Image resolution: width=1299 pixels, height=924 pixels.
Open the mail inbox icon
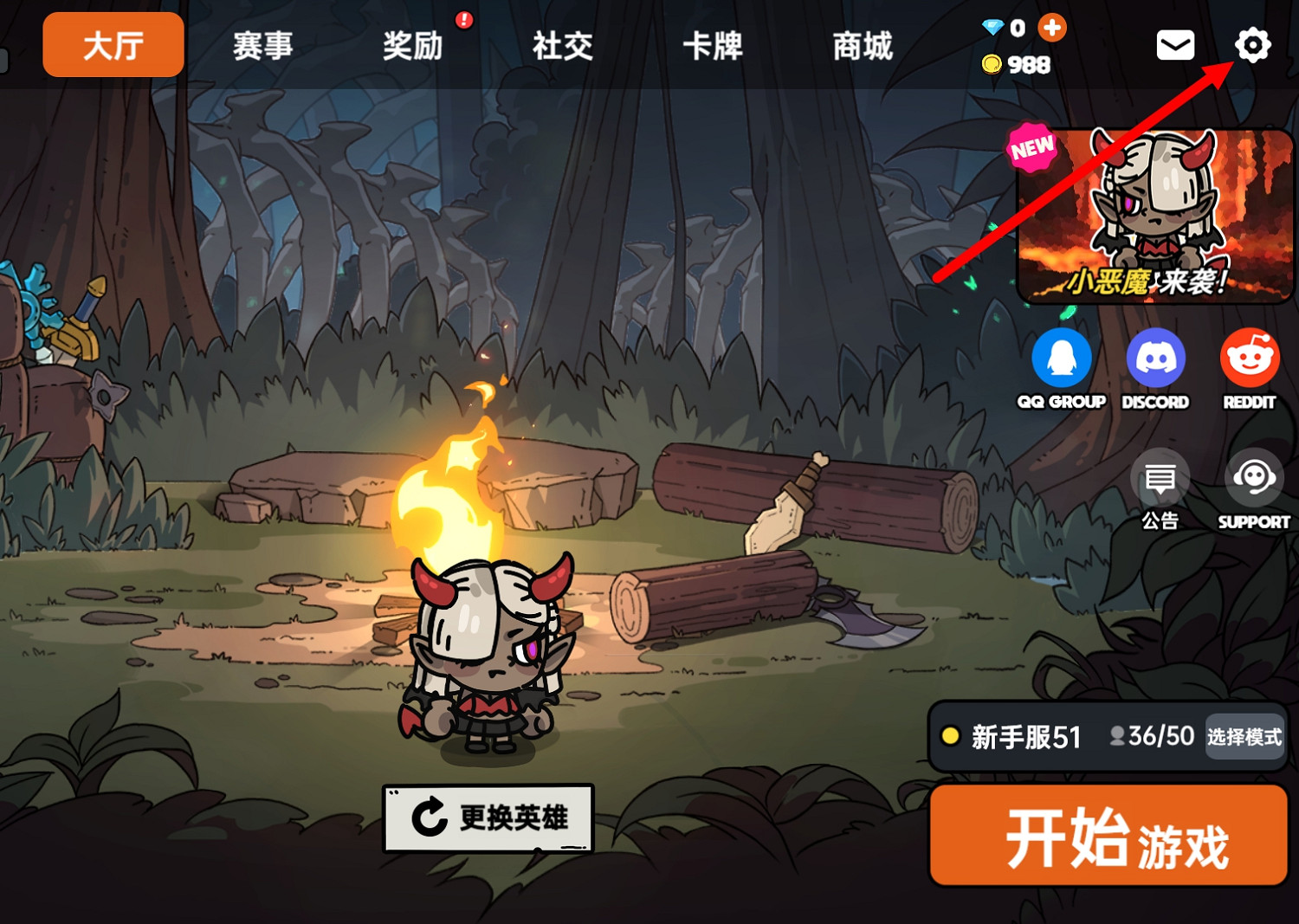(x=1175, y=45)
